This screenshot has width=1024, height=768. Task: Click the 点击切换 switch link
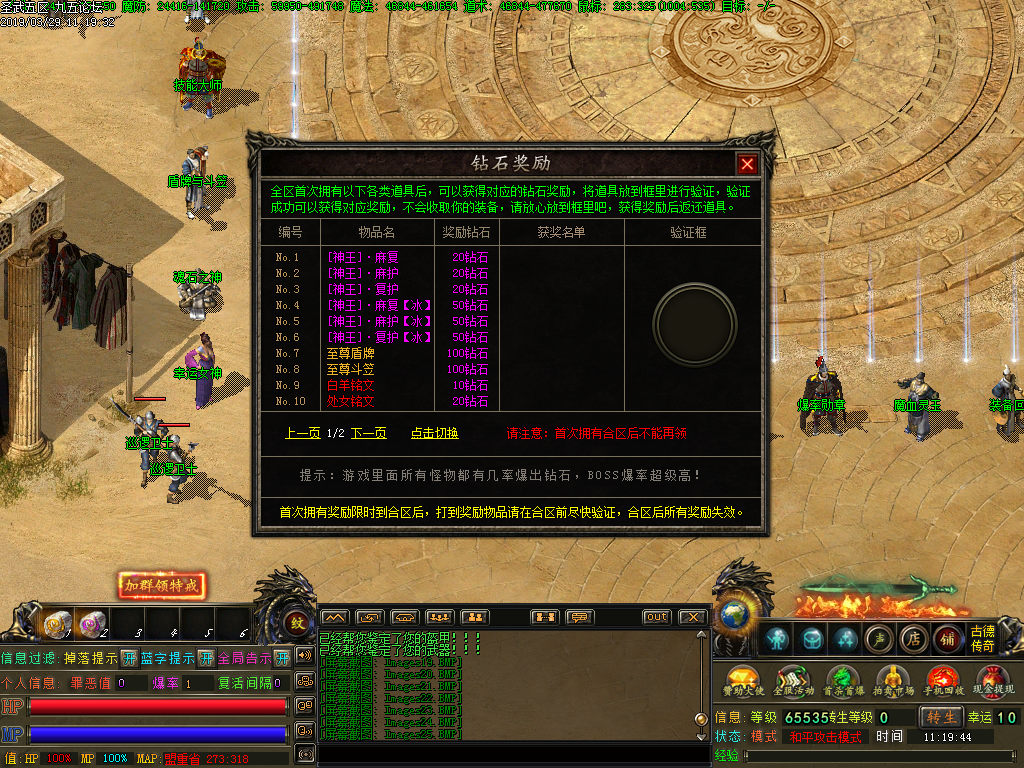[435, 433]
